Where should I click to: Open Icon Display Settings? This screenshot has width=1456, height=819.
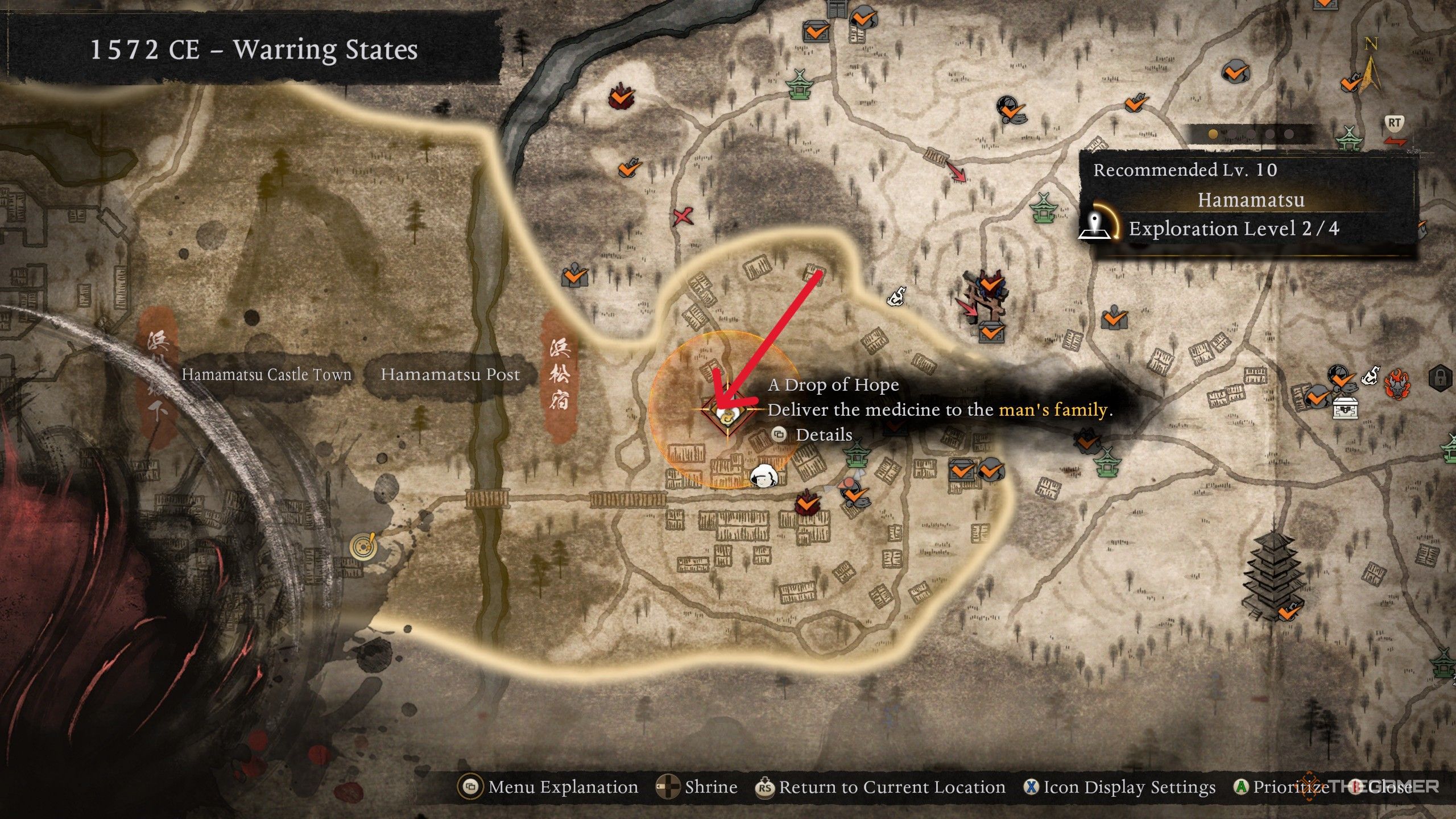(x=1119, y=787)
